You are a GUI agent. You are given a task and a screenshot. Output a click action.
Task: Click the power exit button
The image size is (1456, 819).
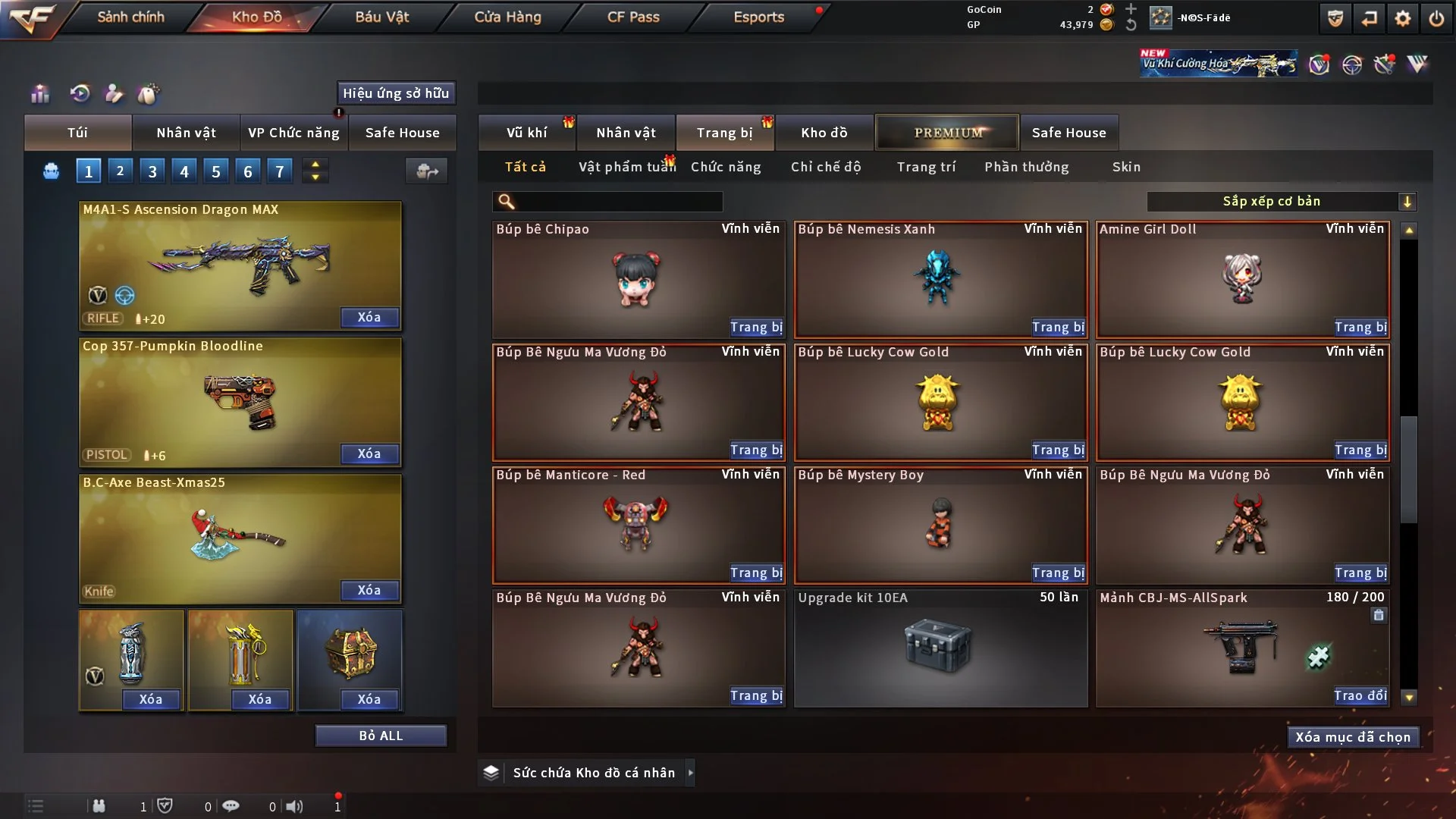coord(1436,18)
